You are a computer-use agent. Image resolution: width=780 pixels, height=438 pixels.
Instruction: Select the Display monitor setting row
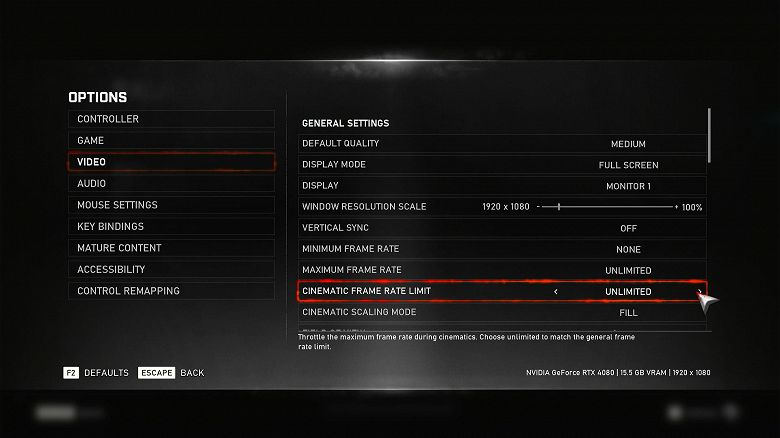point(502,186)
